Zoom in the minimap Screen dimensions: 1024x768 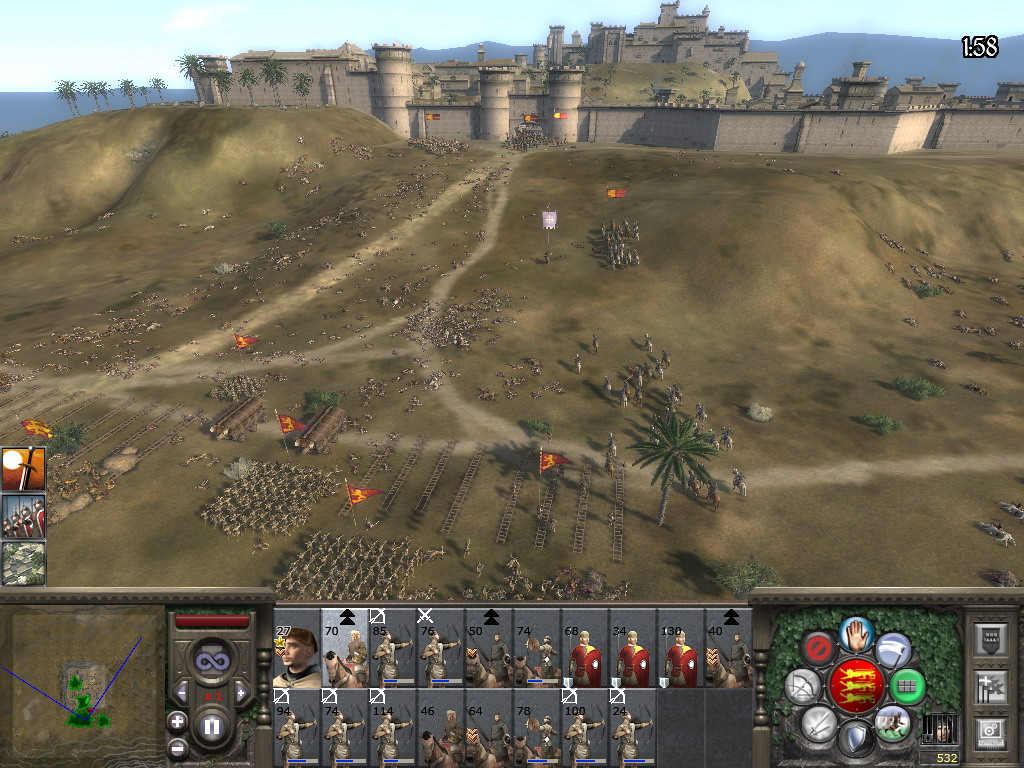click(178, 720)
